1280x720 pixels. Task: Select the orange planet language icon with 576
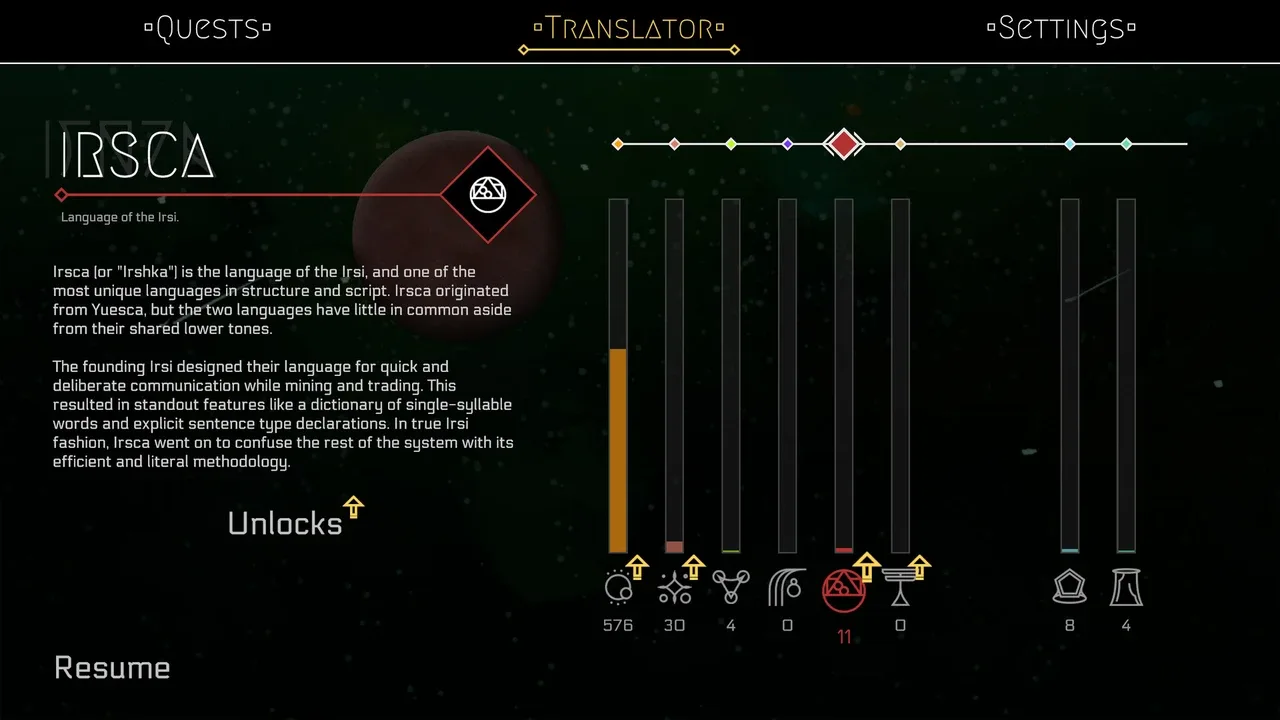[619, 588]
